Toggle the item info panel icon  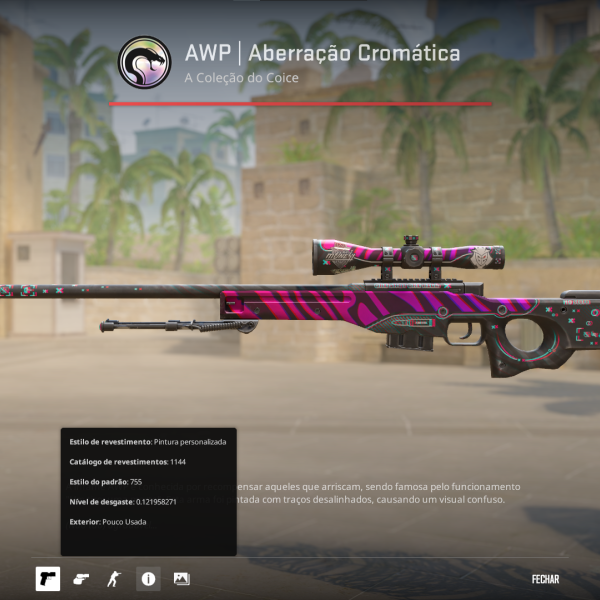pyautogui.click(x=148, y=579)
